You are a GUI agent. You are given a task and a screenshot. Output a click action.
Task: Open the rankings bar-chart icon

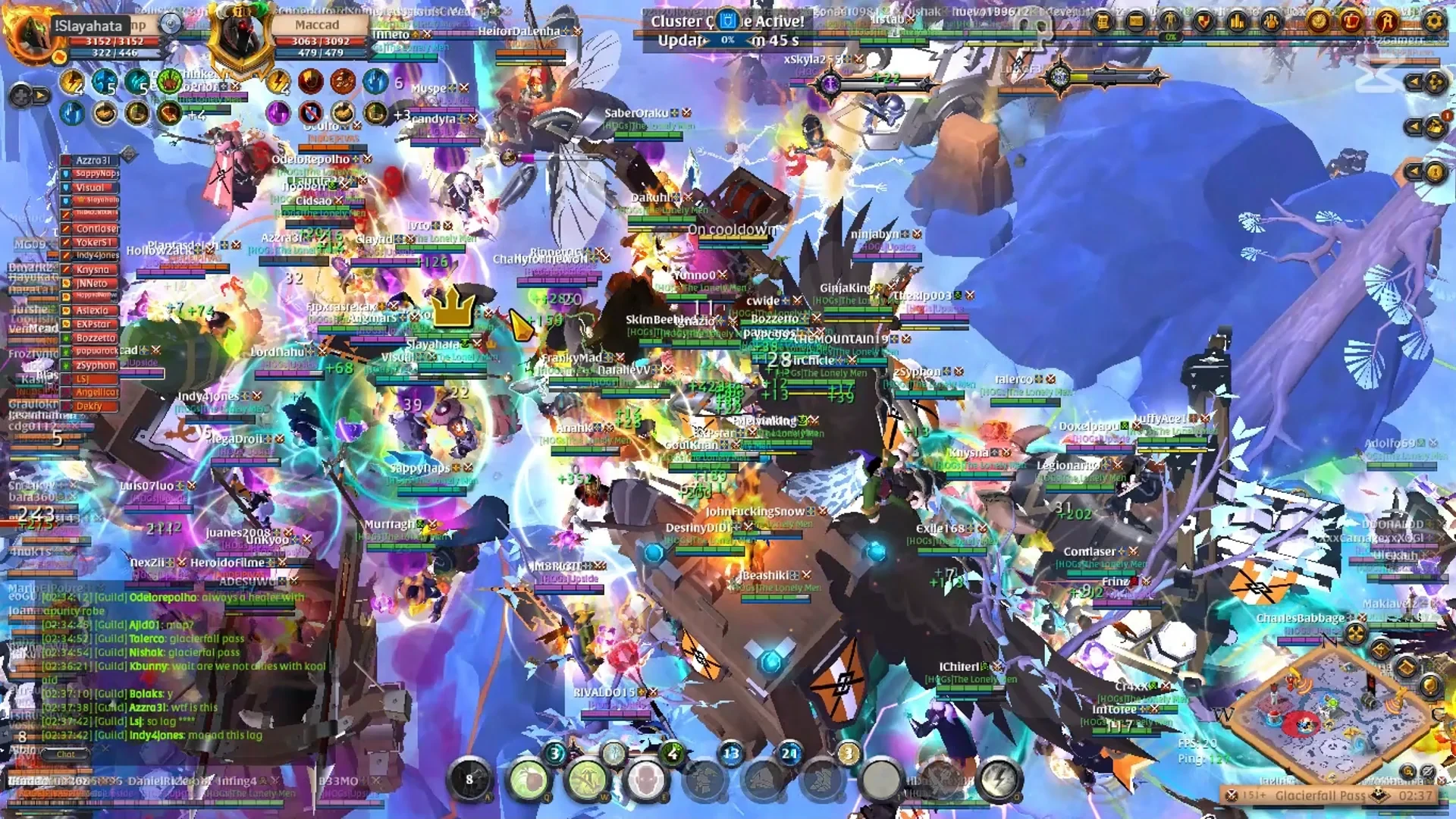coord(1236,21)
